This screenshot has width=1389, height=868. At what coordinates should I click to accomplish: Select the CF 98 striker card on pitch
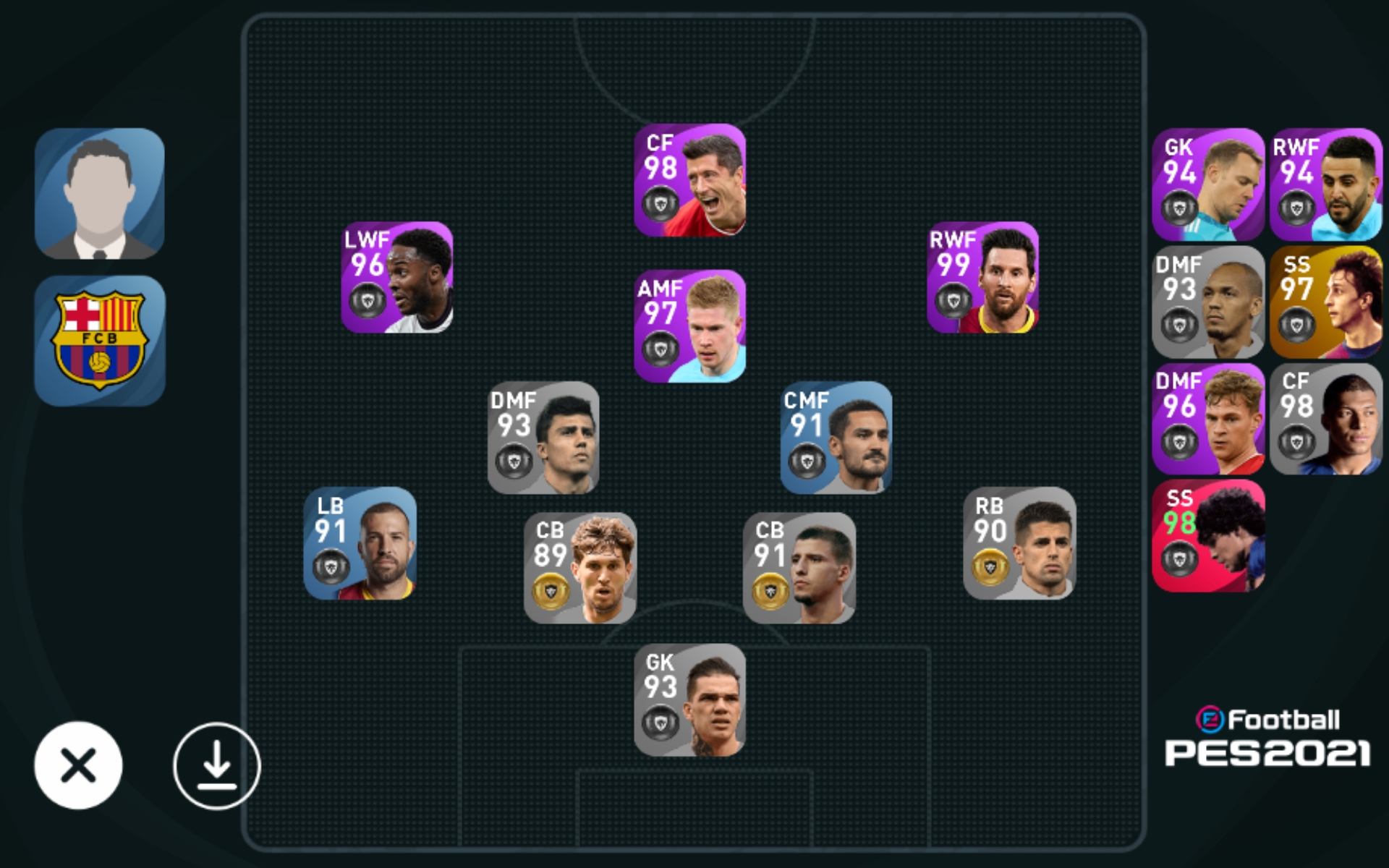pos(689,180)
